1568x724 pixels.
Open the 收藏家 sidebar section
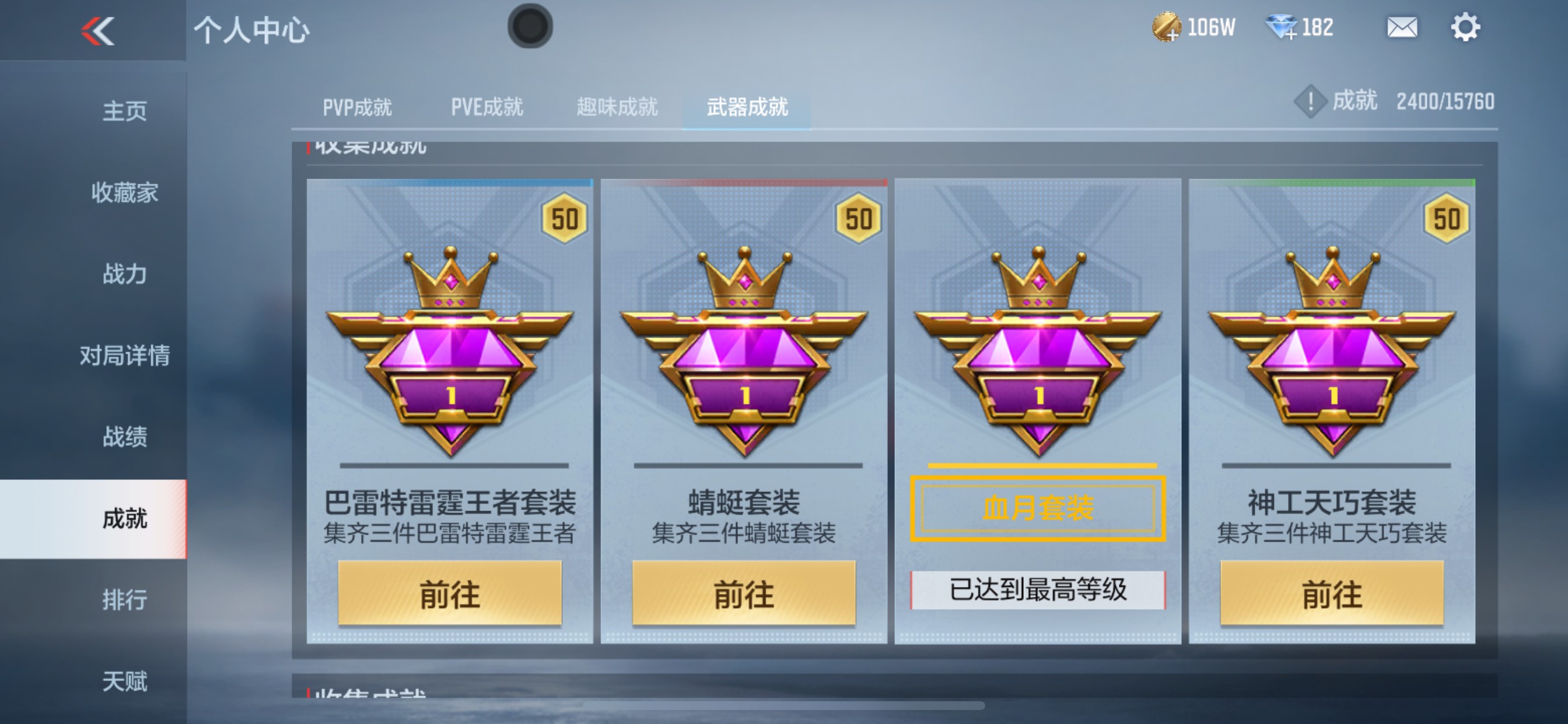click(x=125, y=193)
